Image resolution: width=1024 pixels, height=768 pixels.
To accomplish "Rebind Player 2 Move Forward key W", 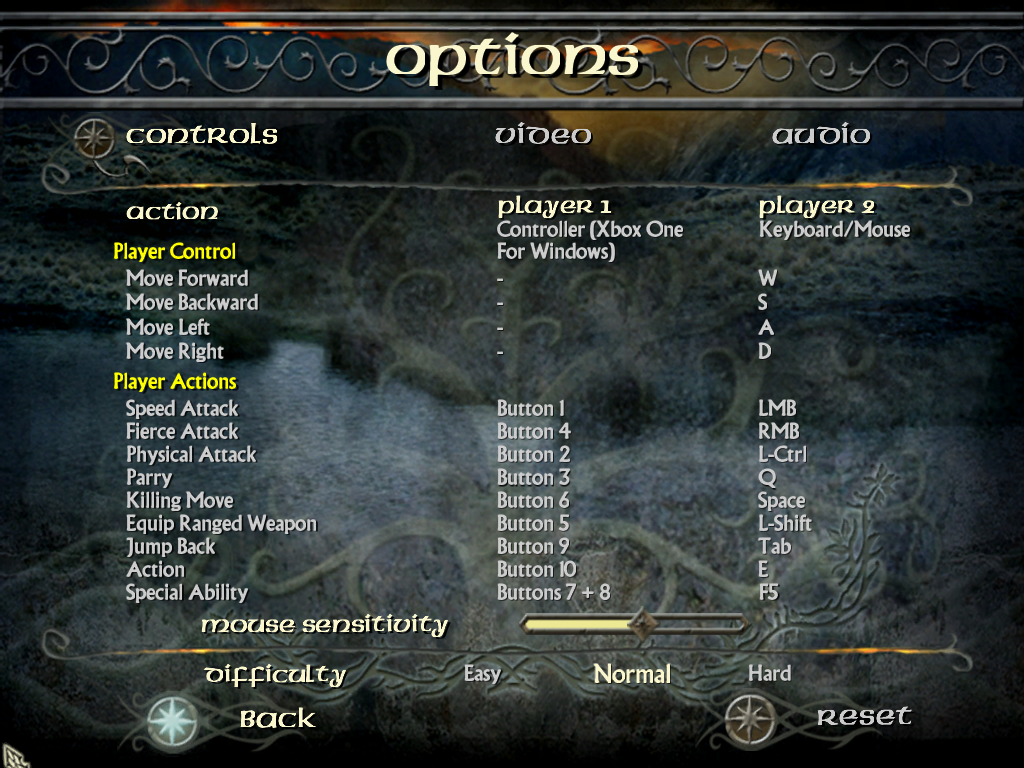I will (x=767, y=278).
